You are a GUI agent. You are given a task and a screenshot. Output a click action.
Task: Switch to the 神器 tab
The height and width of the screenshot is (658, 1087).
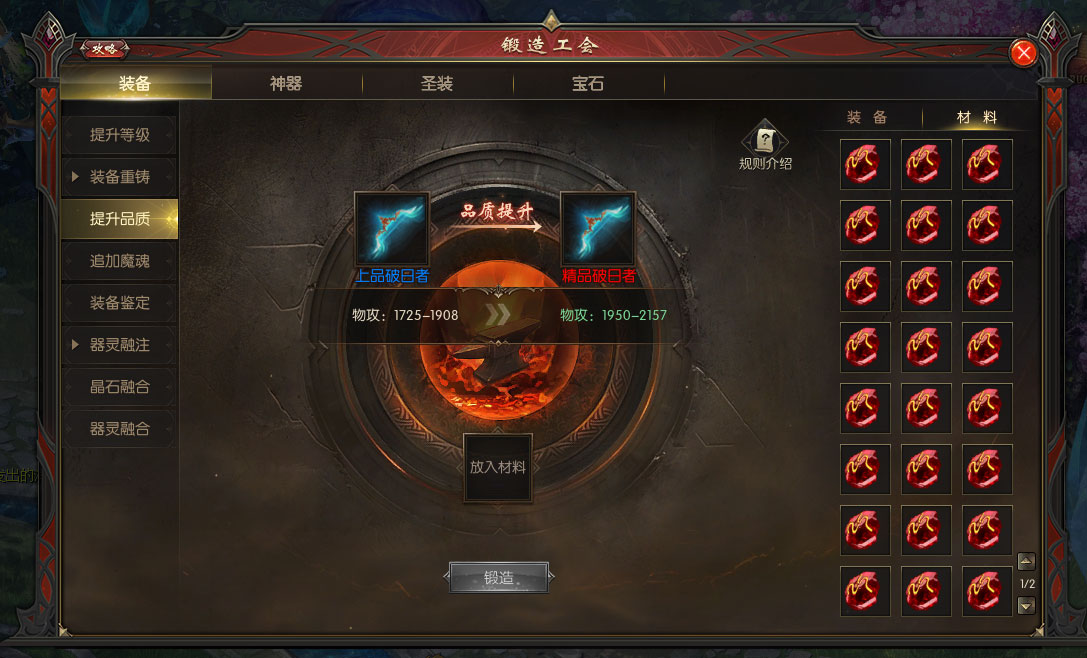pyautogui.click(x=286, y=84)
